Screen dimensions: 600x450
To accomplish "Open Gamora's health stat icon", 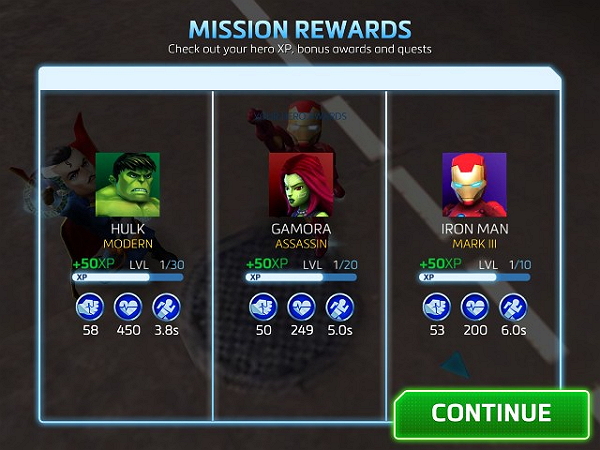I will click(x=301, y=306).
